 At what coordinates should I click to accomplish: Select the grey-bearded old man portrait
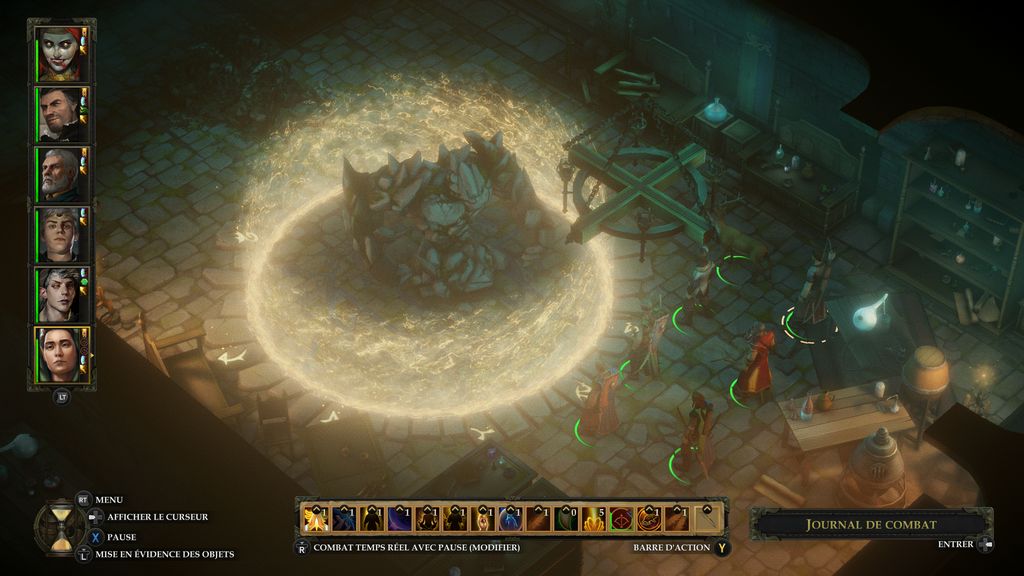coord(59,174)
